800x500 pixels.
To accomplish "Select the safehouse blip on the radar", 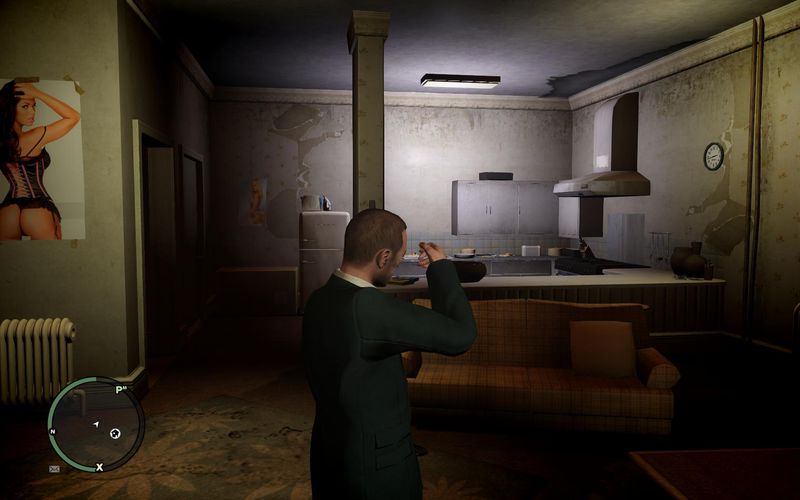I will coord(115,433).
